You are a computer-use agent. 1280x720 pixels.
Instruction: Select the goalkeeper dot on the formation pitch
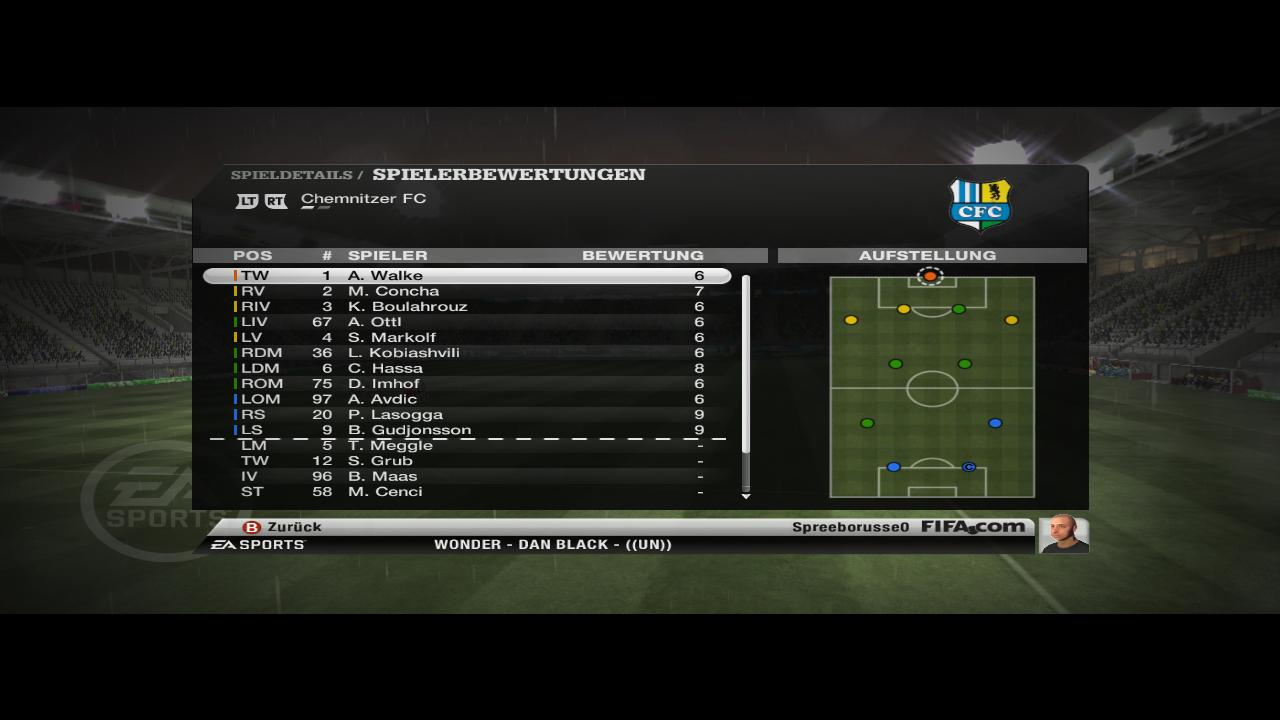pyautogui.click(x=930, y=275)
